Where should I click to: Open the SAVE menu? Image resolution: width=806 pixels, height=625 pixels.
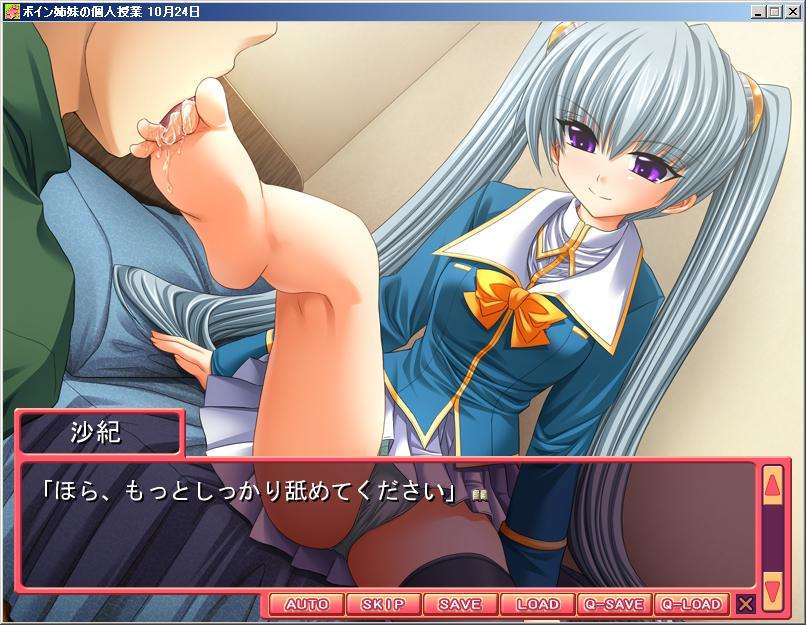click(460, 604)
